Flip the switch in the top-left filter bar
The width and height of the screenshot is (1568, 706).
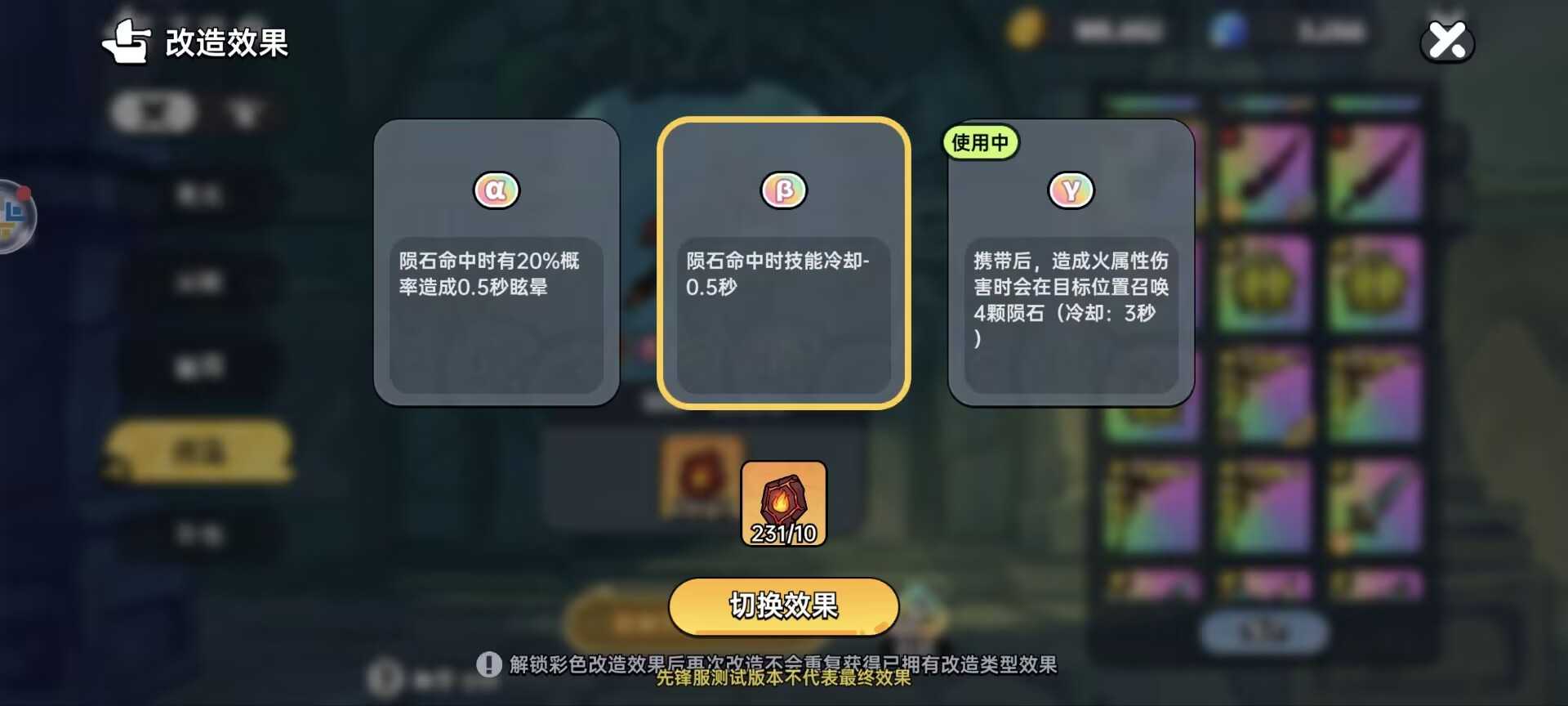[151, 112]
